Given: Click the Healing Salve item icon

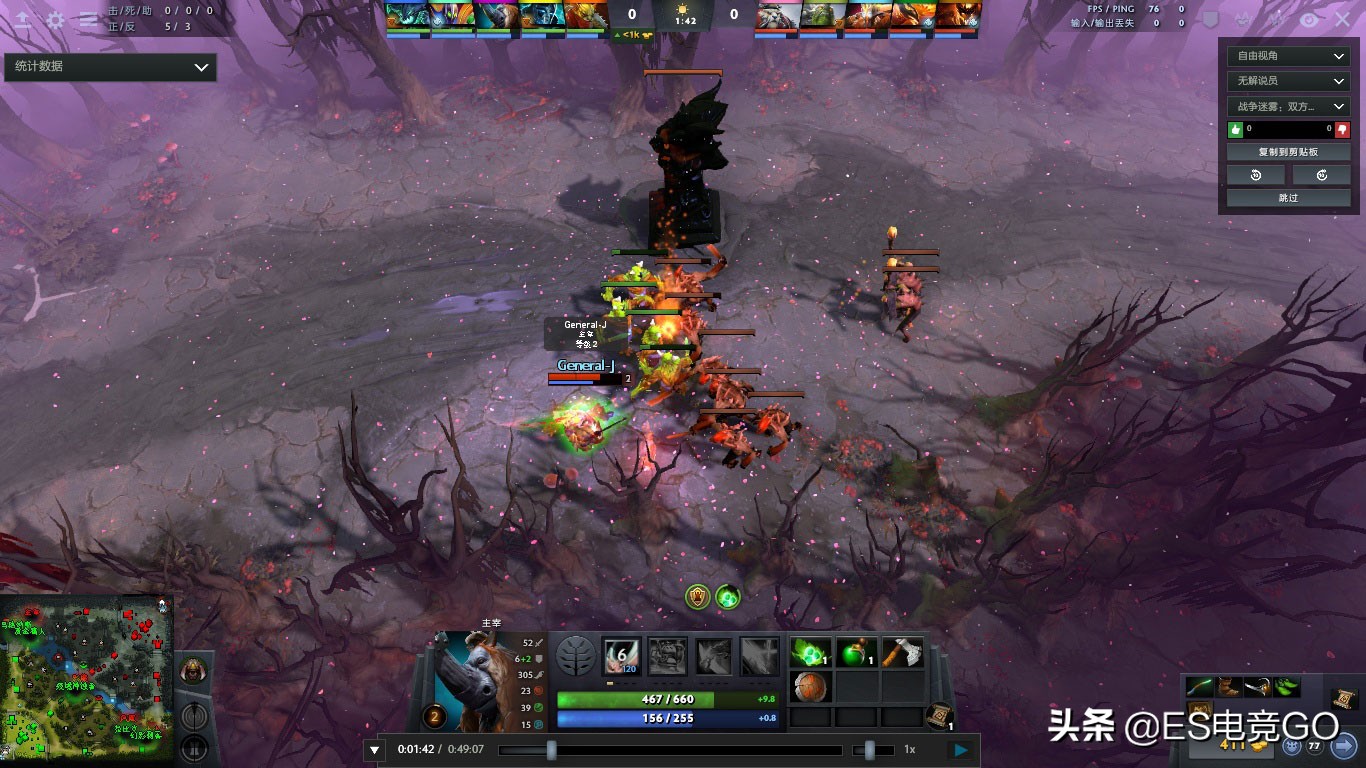Looking at the screenshot, I should click(855, 652).
